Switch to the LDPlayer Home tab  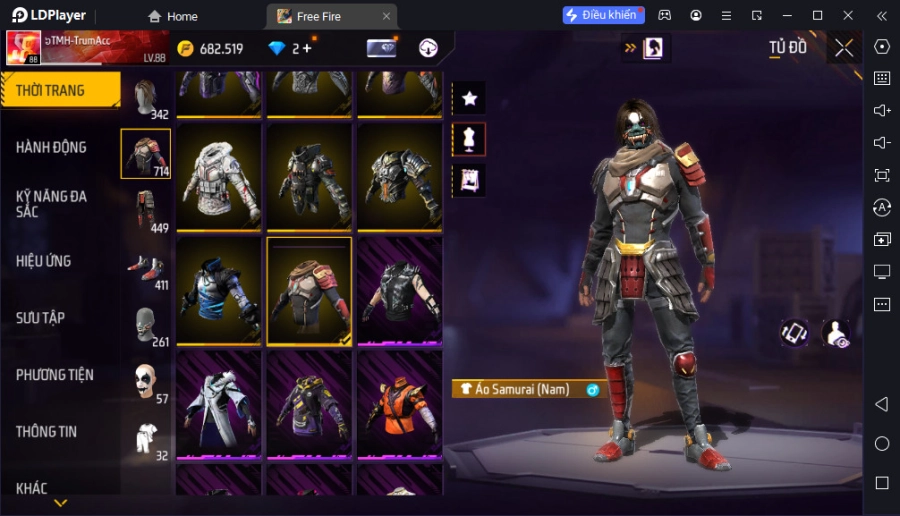tap(173, 16)
